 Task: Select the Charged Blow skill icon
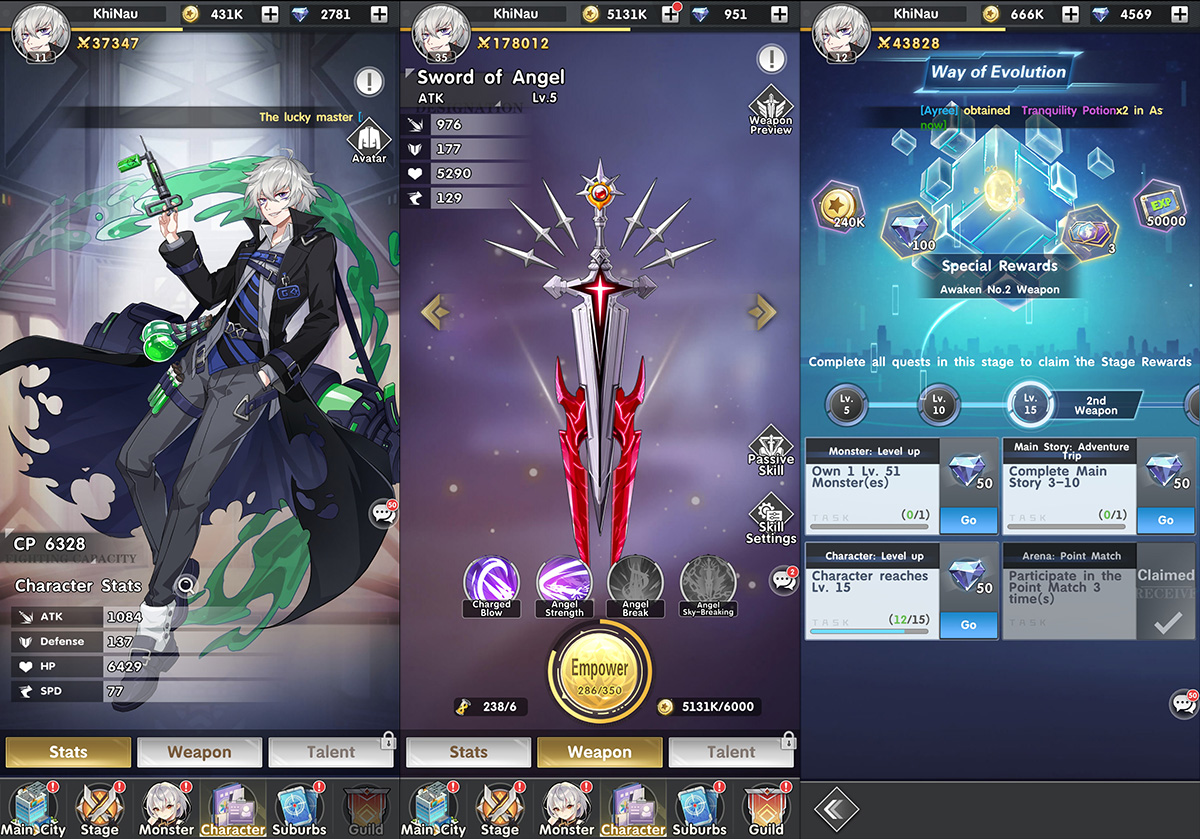pyautogui.click(x=491, y=583)
